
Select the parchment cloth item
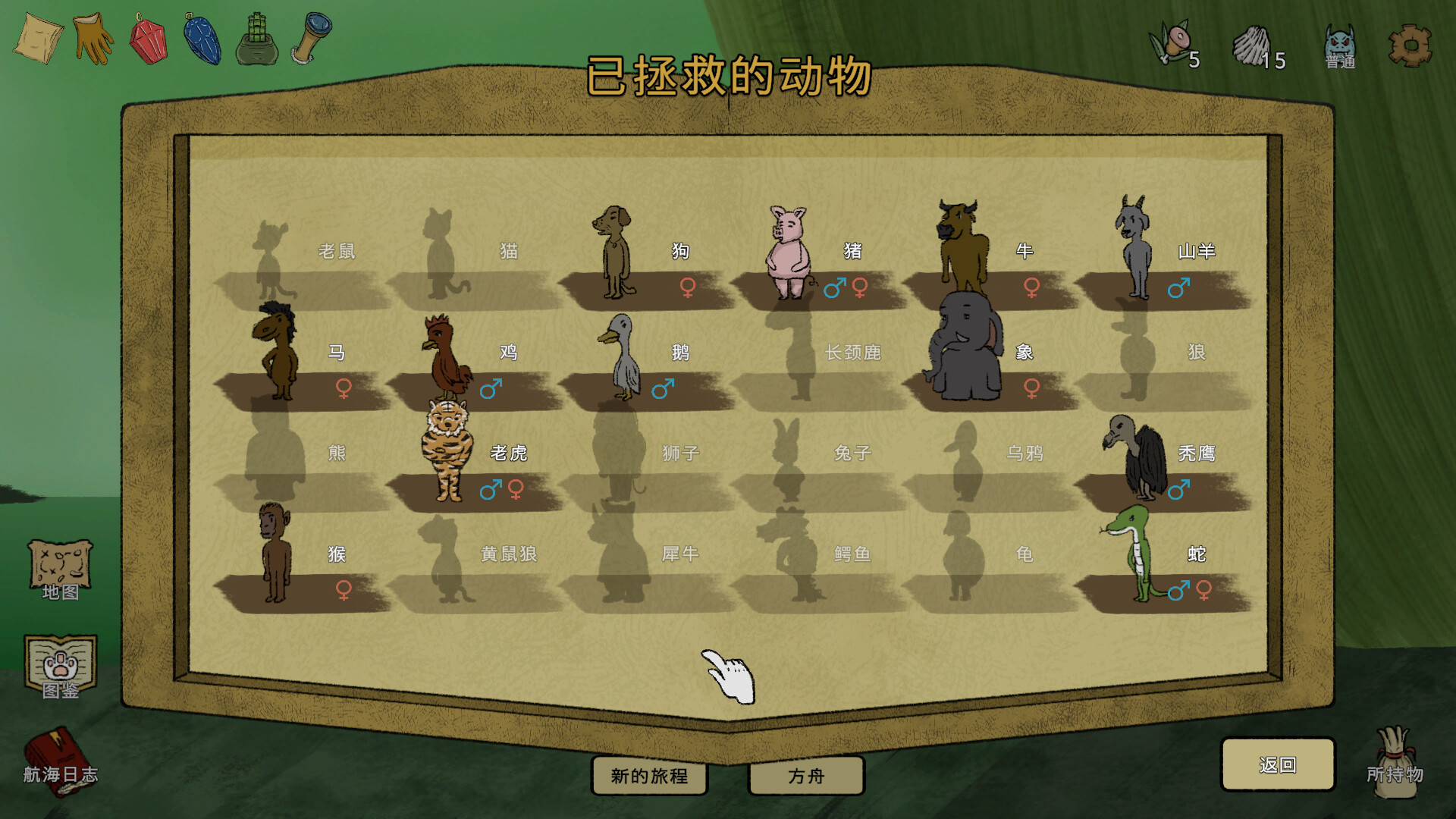click(x=38, y=38)
